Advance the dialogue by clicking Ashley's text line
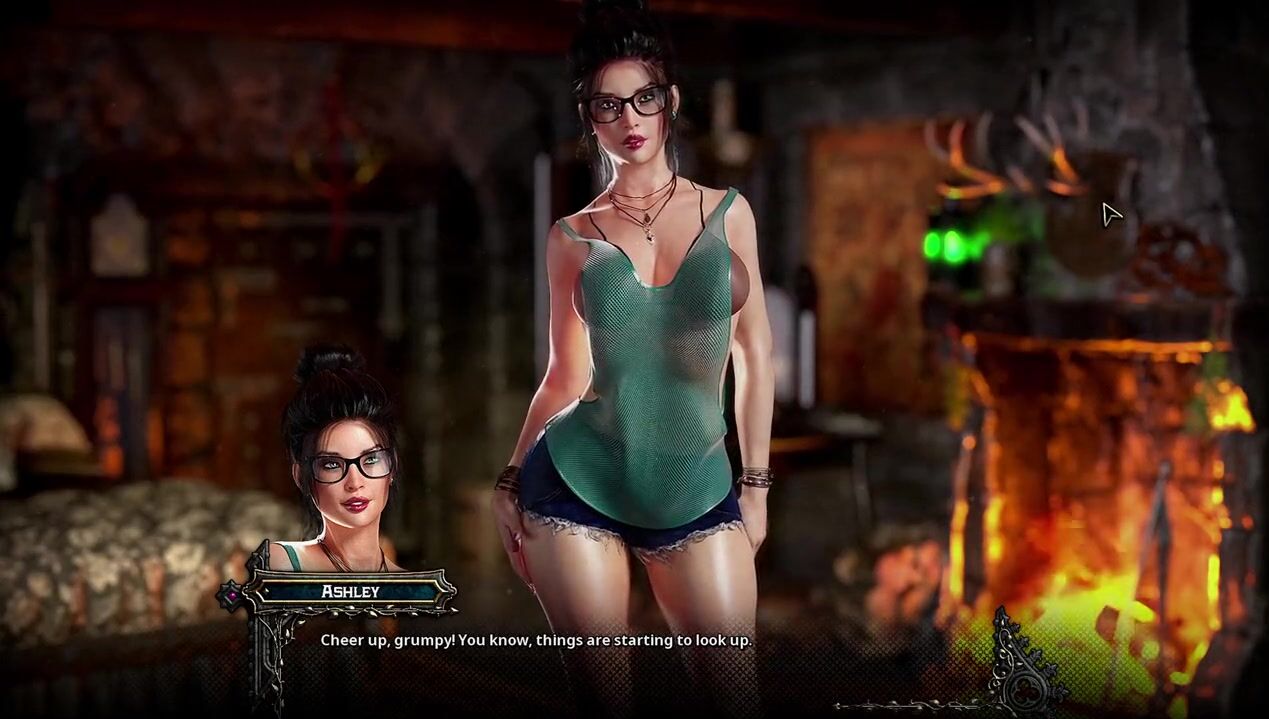1269x719 pixels. click(535, 640)
